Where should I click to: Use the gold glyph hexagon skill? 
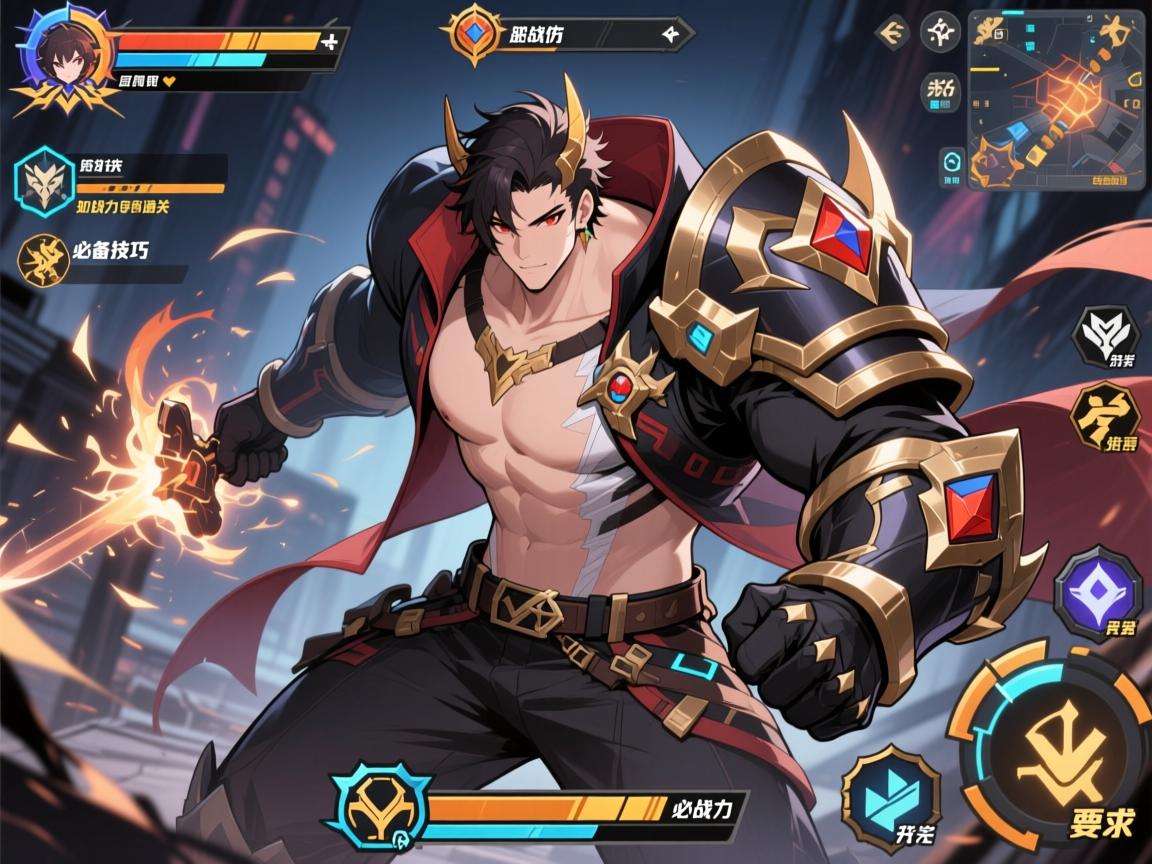(x=1105, y=422)
